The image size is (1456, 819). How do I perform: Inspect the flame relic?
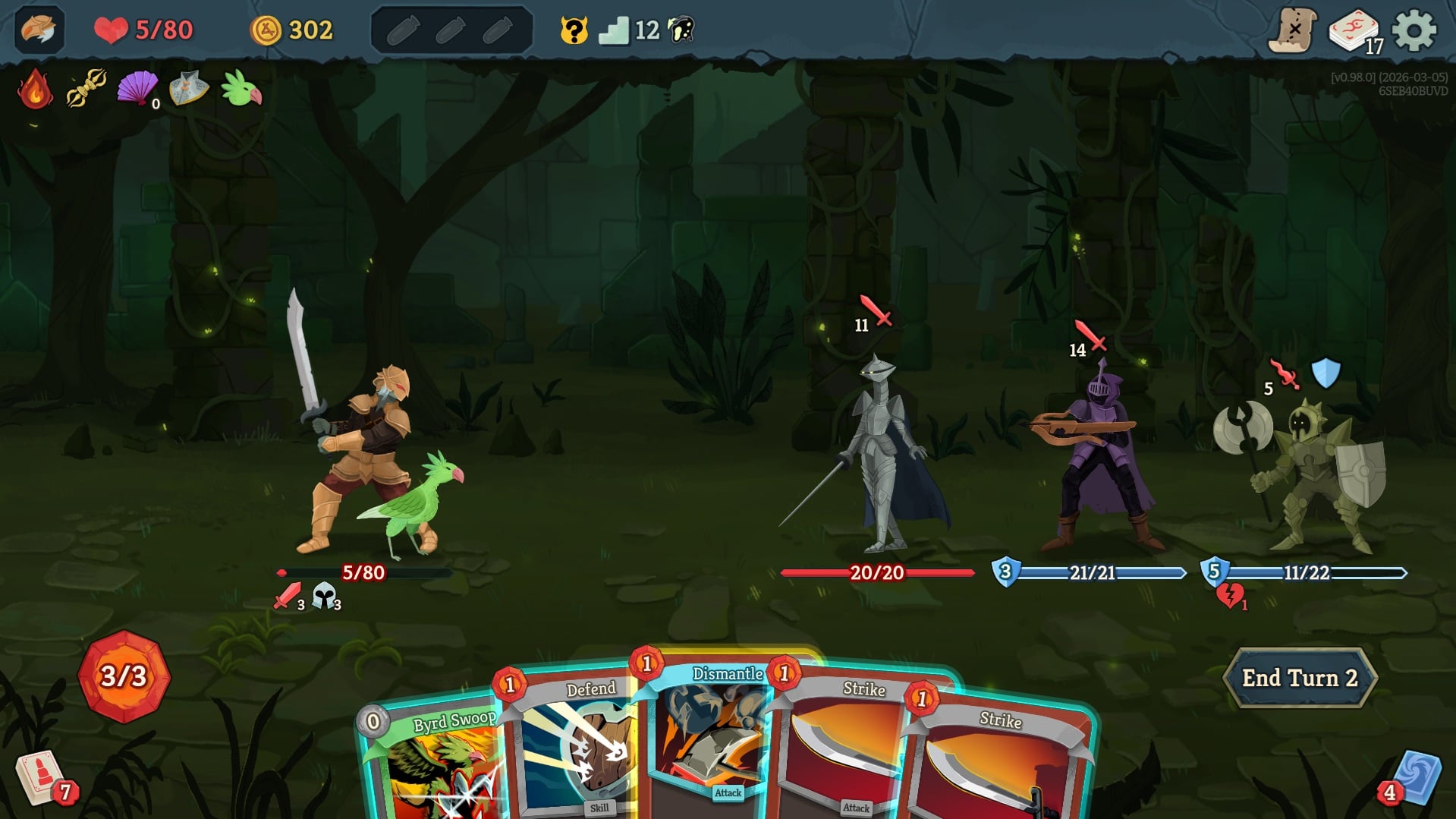click(35, 90)
